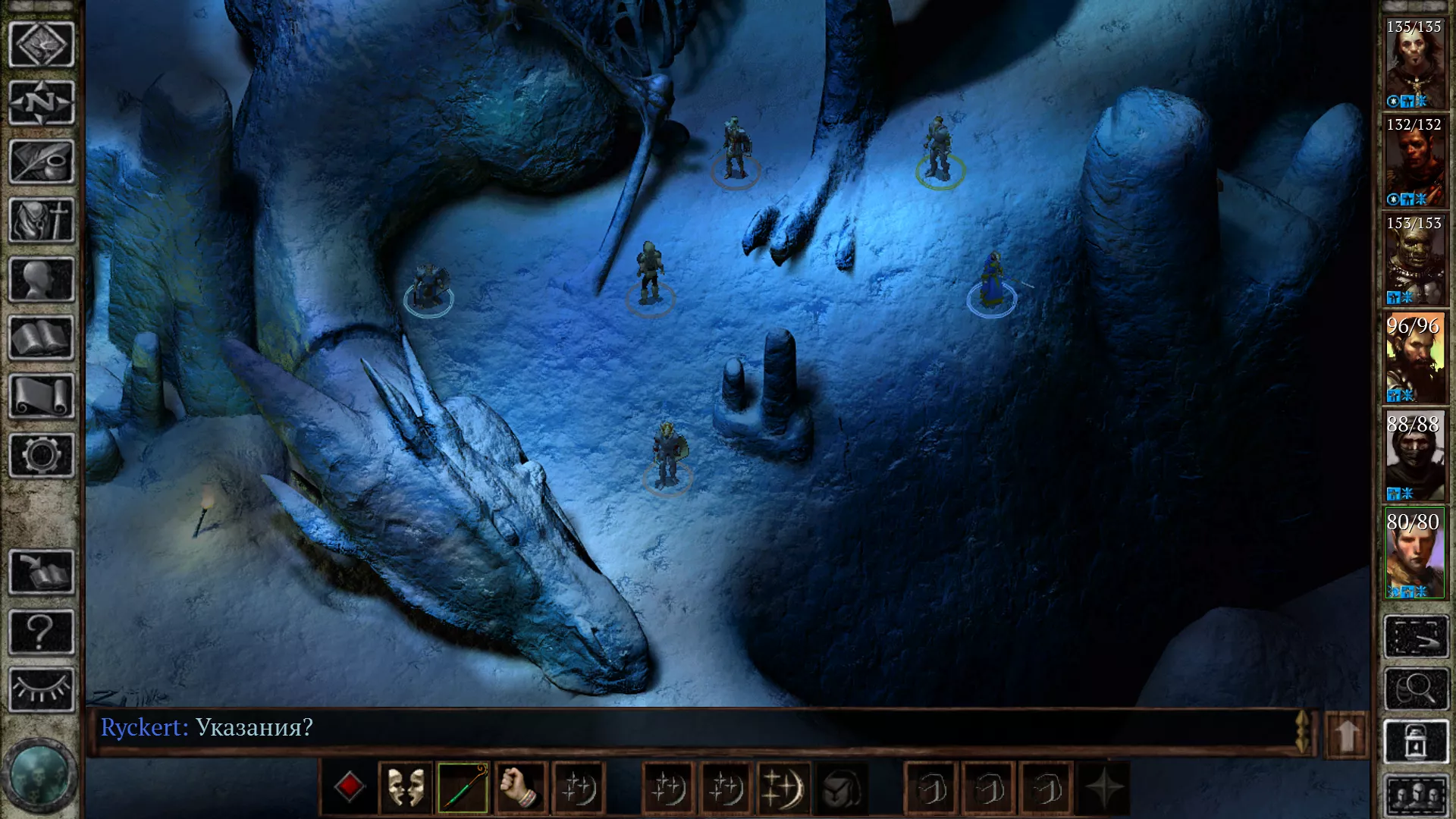
Task: Equip the quarterstaff quick weapon slot
Action: click(x=463, y=788)
